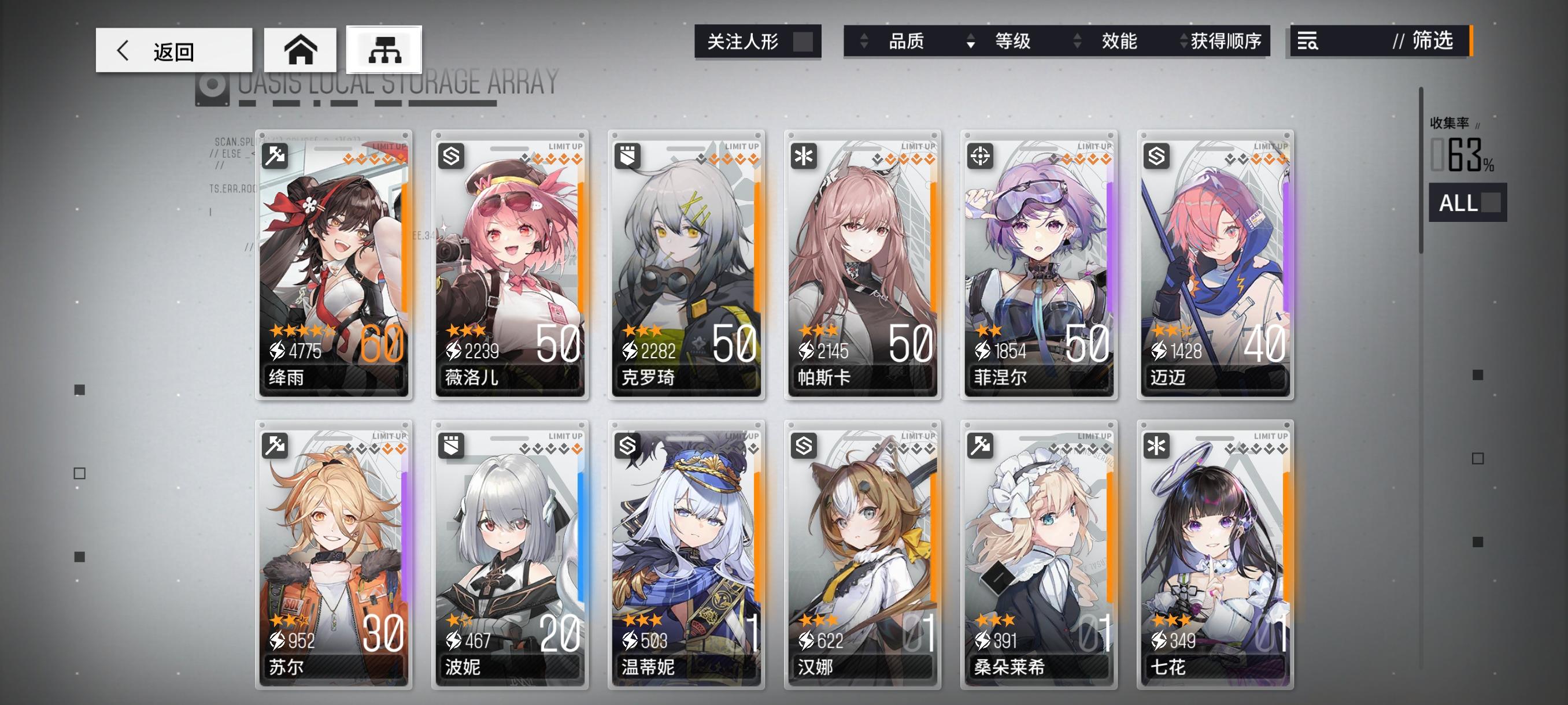The height and width of the screenshot is (705, 1568).
Task: Toggle the 关注人形 checkbox
Action: (805, 42)
